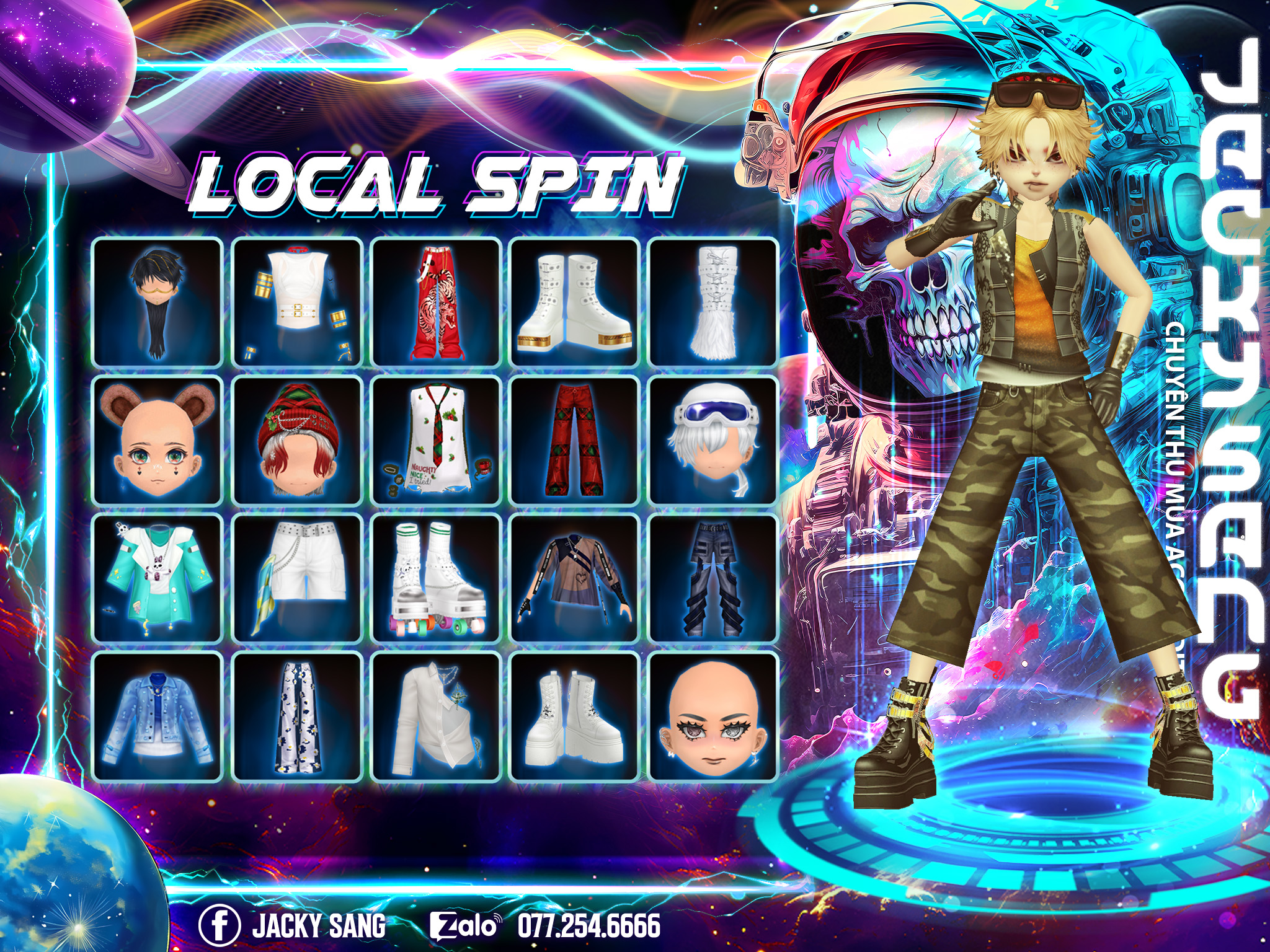Select the white shorts with chain belt
The width and height of the screenshot is (1270, 952).
(x=296, y=578)
